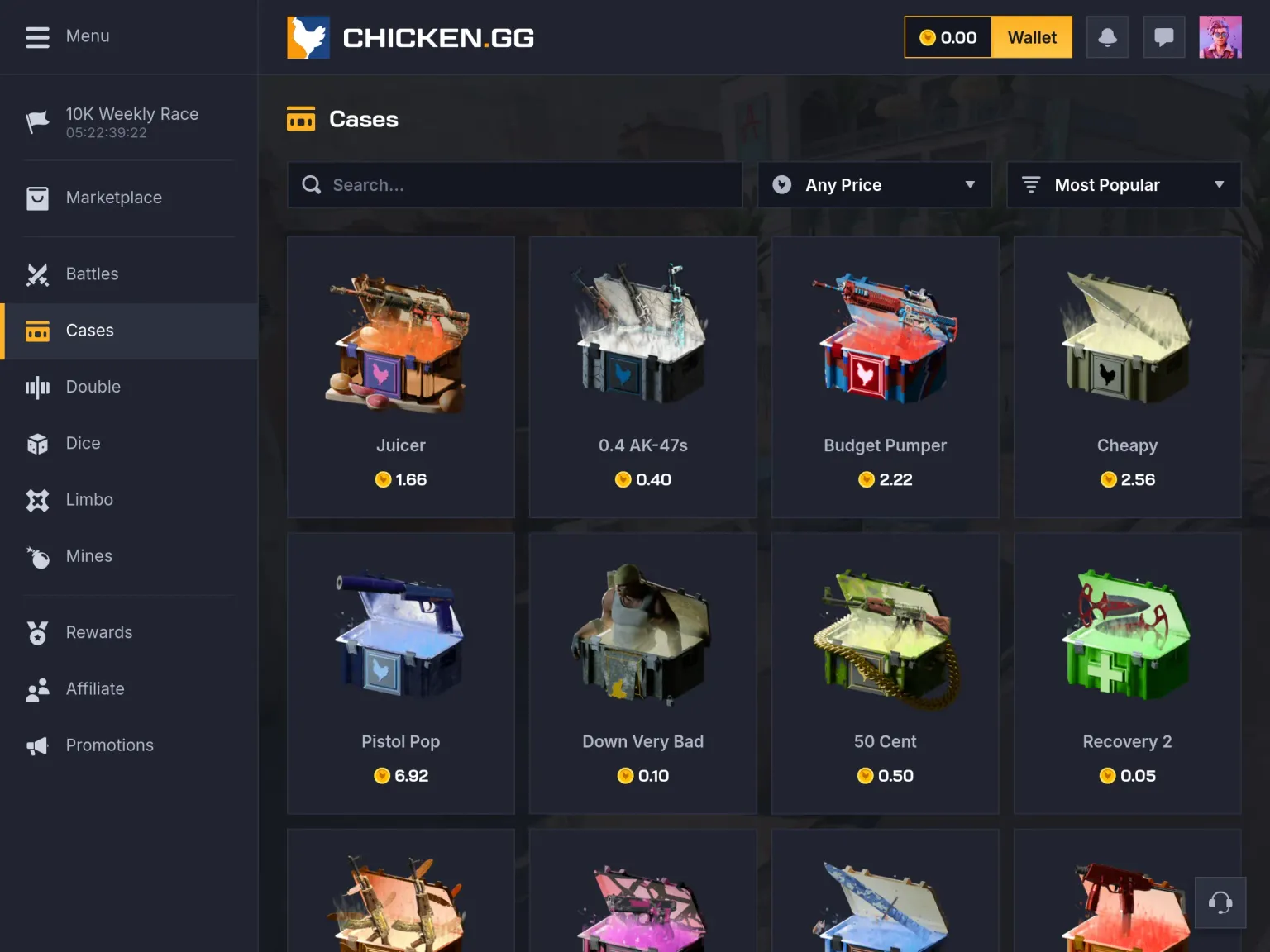The width and height of the screenshot is (1270, 952).
Task: Open the Battles section
Action: (x=92, y=274)
